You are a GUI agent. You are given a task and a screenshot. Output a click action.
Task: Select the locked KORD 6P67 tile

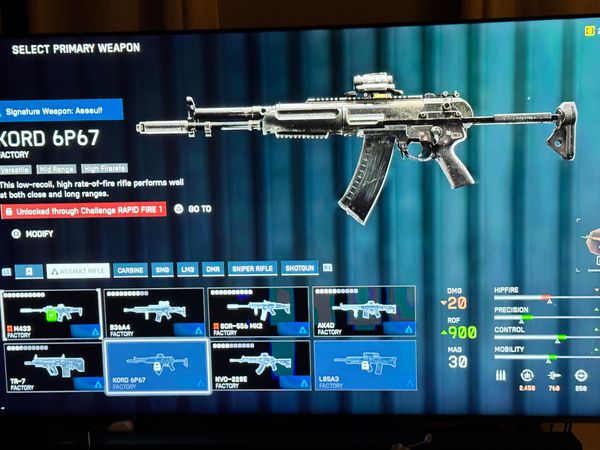(155, 366)
